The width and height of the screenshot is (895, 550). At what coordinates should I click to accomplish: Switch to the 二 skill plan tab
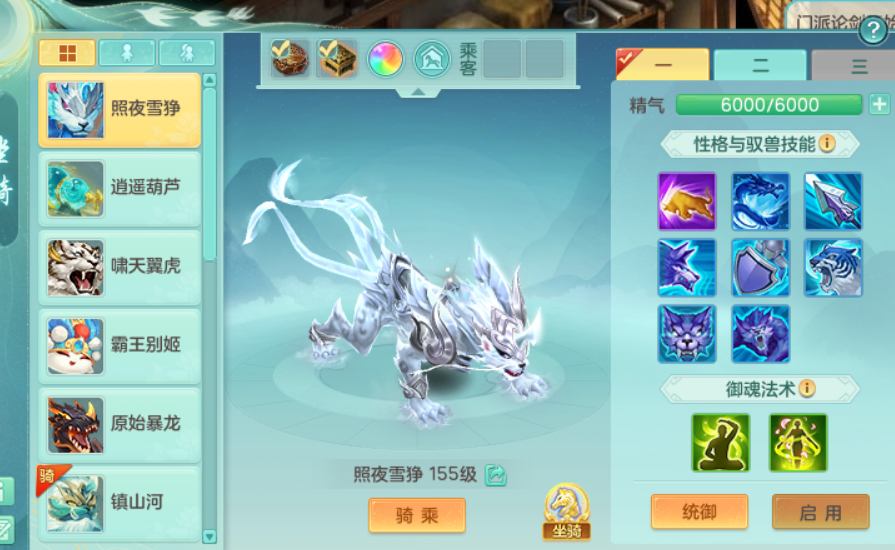[760, 66]
